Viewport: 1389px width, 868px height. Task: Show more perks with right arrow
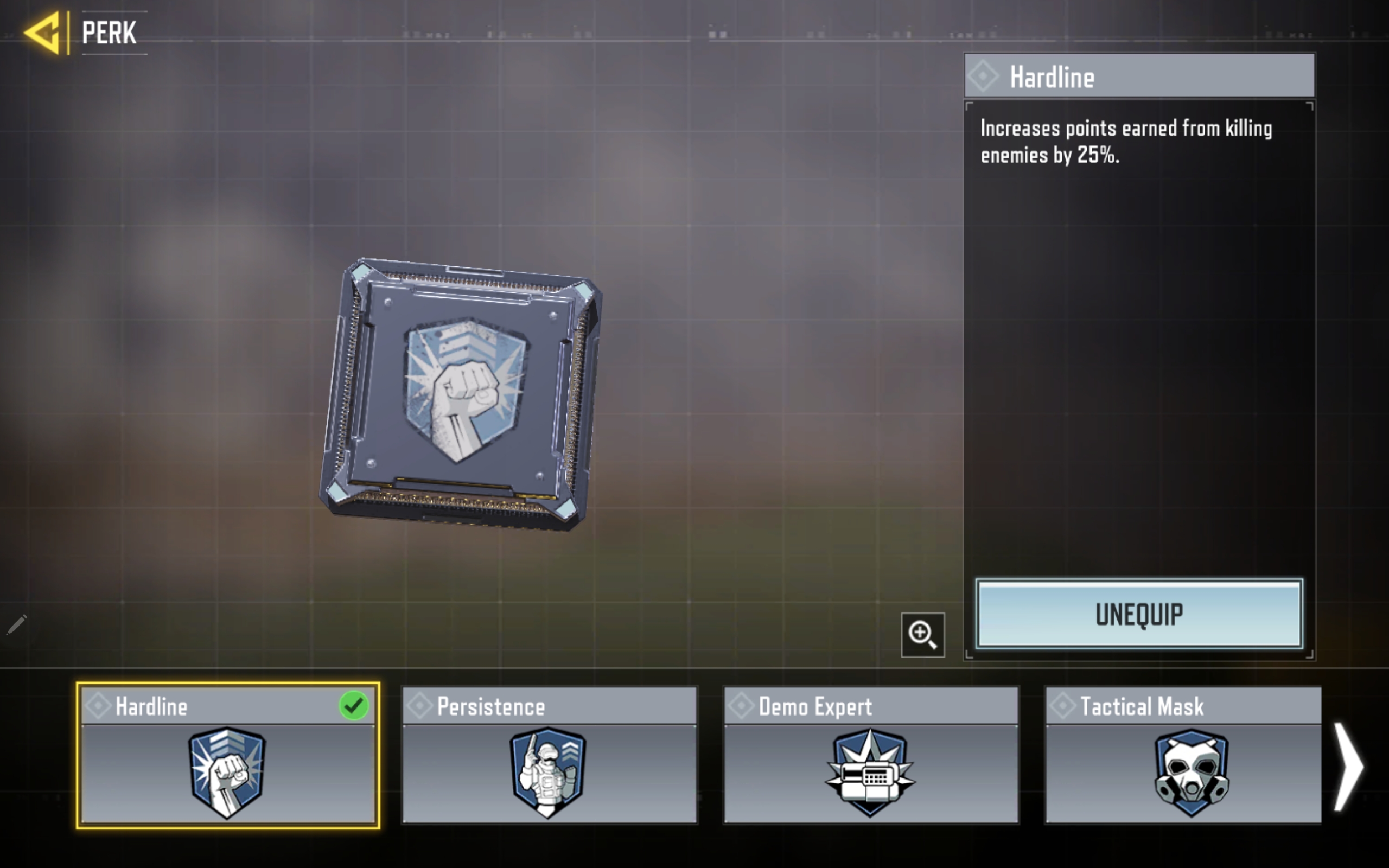coord(1348,767)
